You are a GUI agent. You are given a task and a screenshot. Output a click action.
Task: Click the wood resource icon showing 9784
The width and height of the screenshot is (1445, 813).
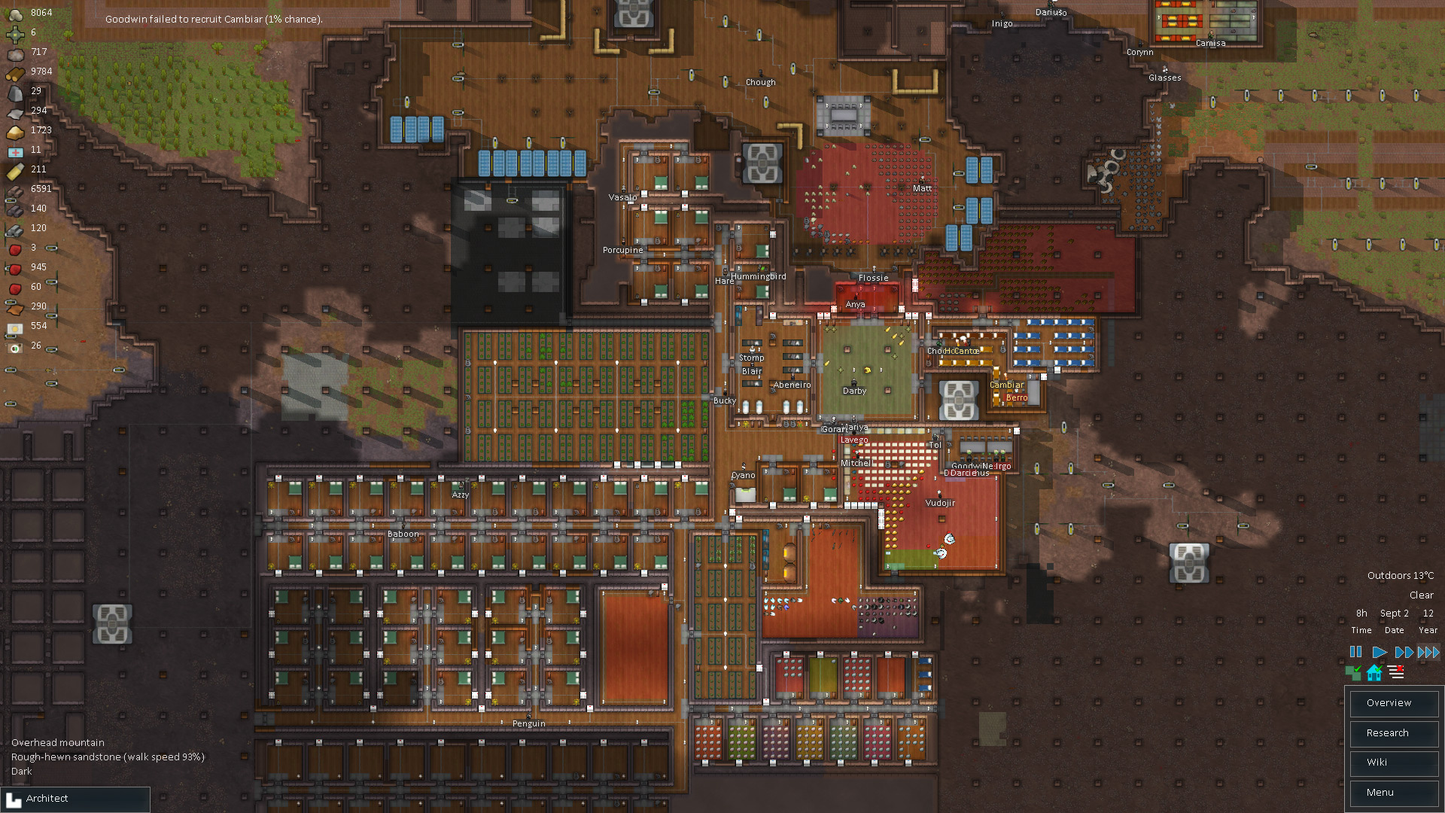pos(13,72)
